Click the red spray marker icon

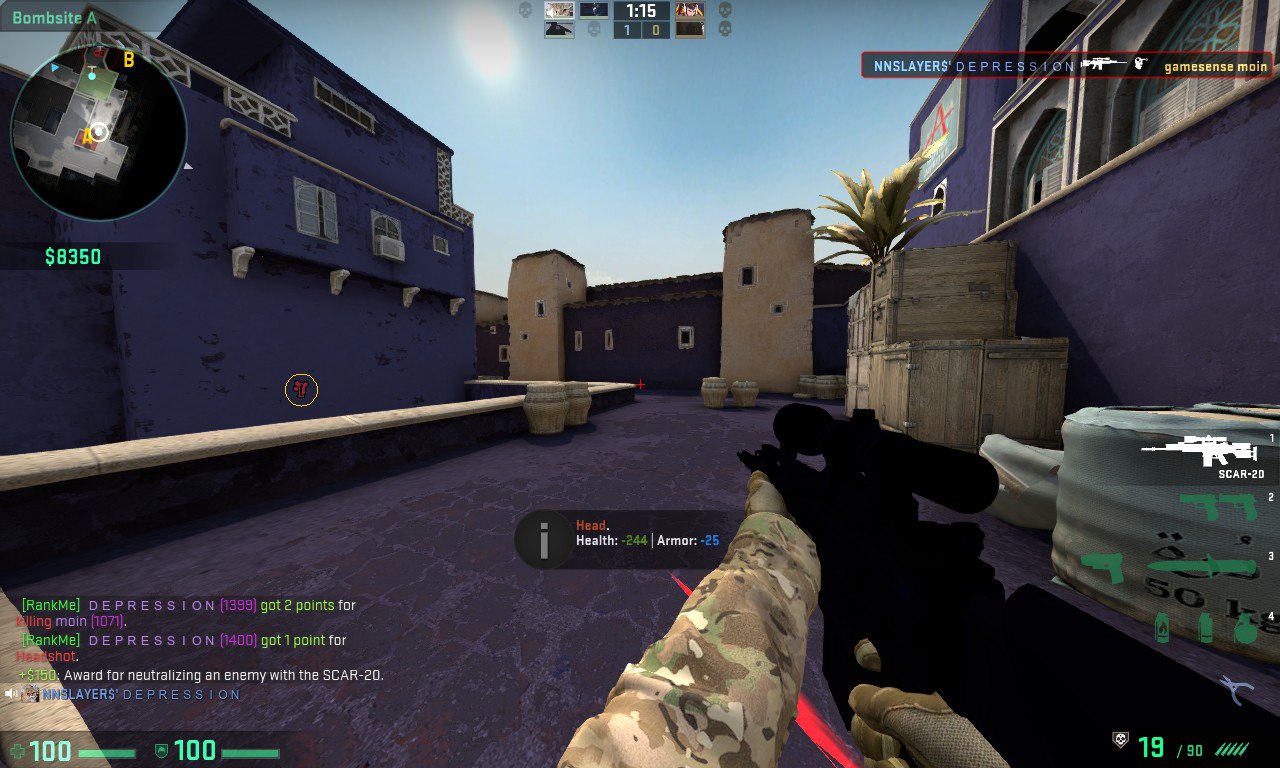pos(301,389)
